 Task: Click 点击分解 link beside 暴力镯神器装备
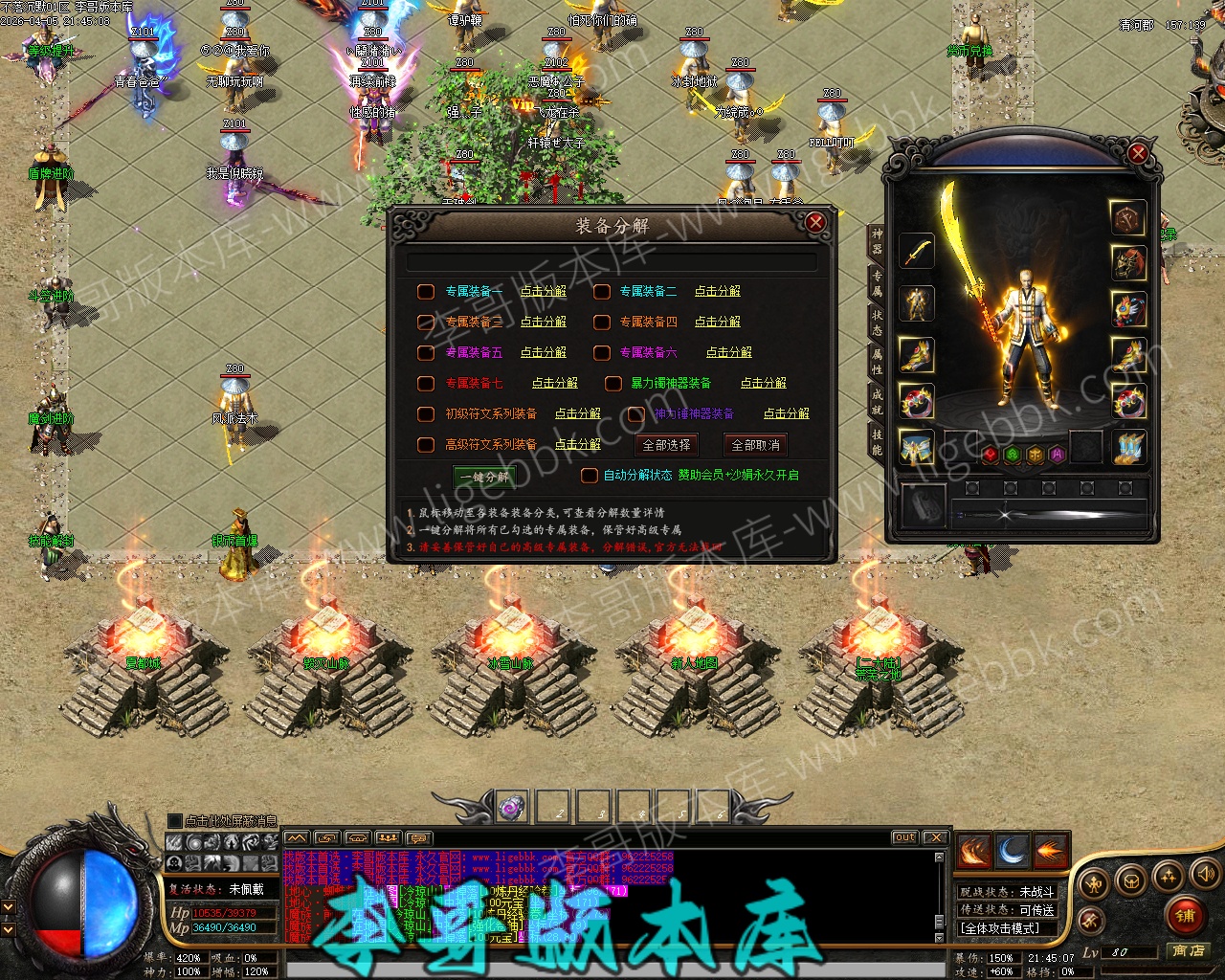pyautogui.click(x=763, y=383)
